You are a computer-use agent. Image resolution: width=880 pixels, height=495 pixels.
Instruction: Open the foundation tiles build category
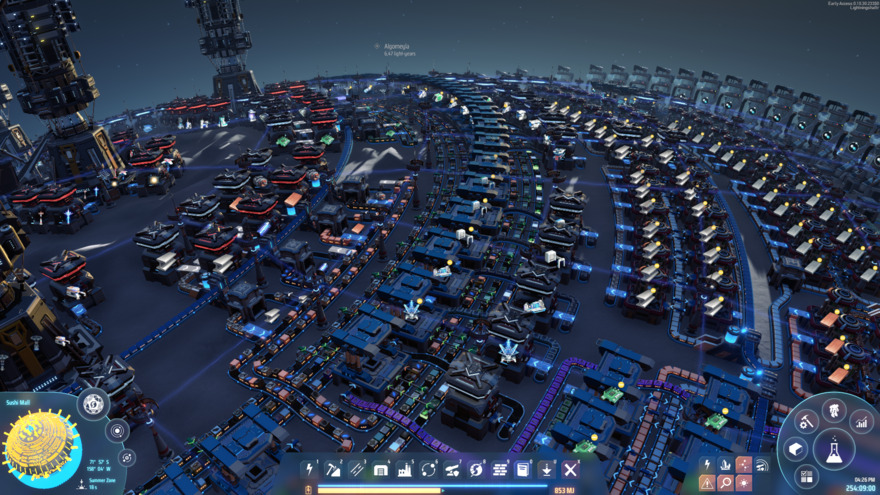pyautogui.click(x=500, y=469)
